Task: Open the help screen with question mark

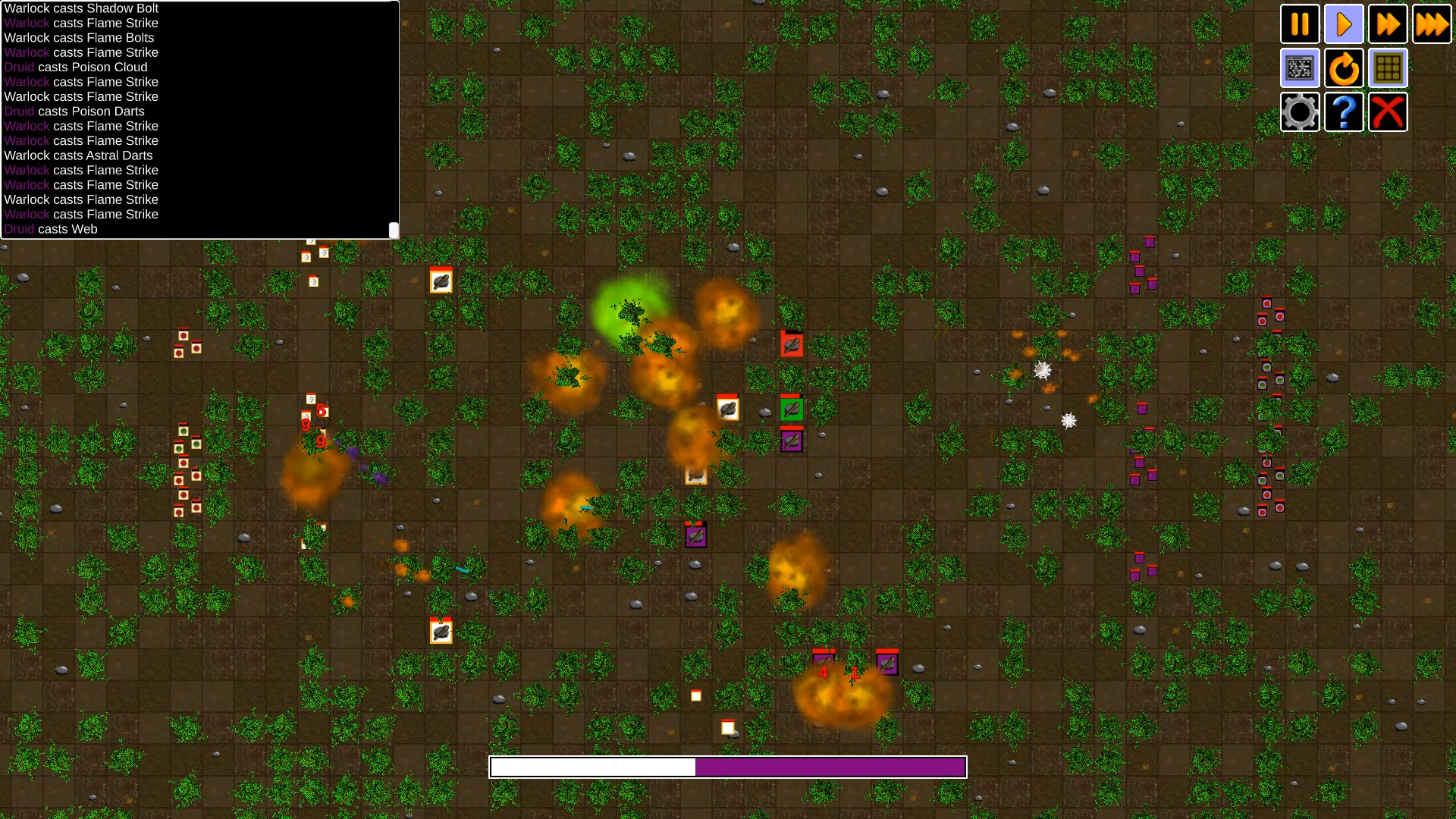Action: [1344, 111]
